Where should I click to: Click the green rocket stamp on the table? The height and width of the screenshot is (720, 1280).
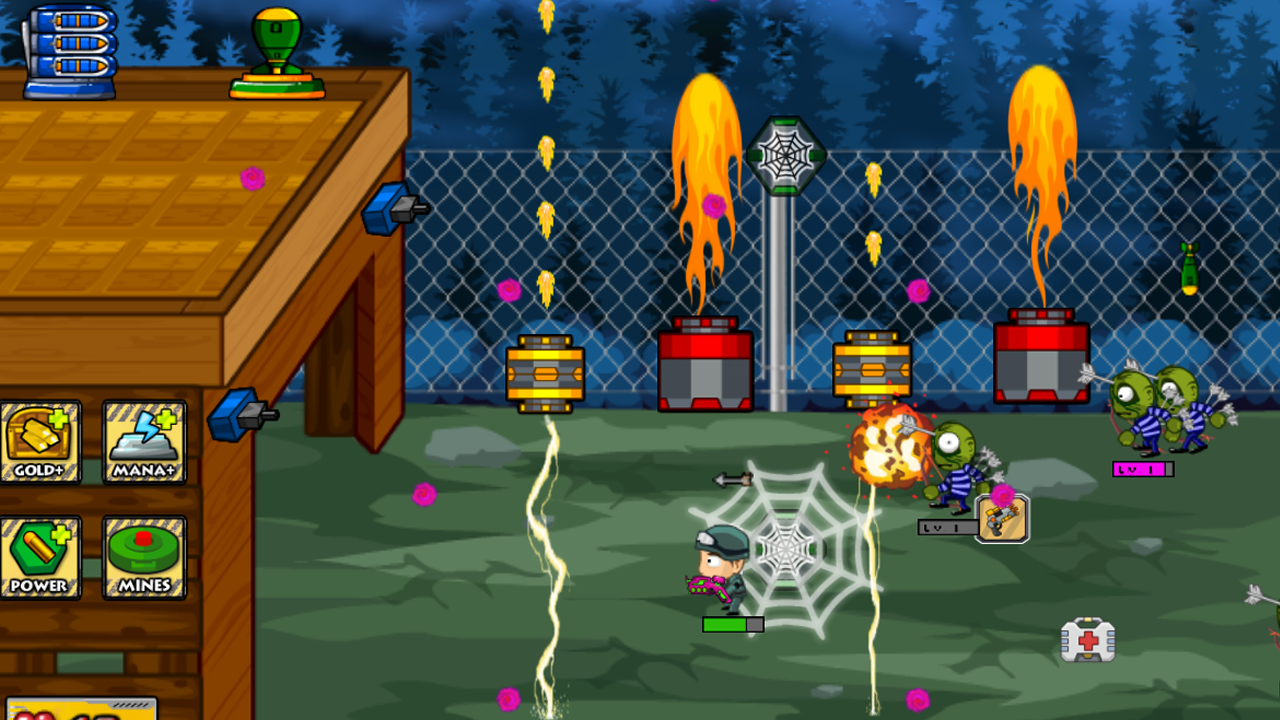275,50
